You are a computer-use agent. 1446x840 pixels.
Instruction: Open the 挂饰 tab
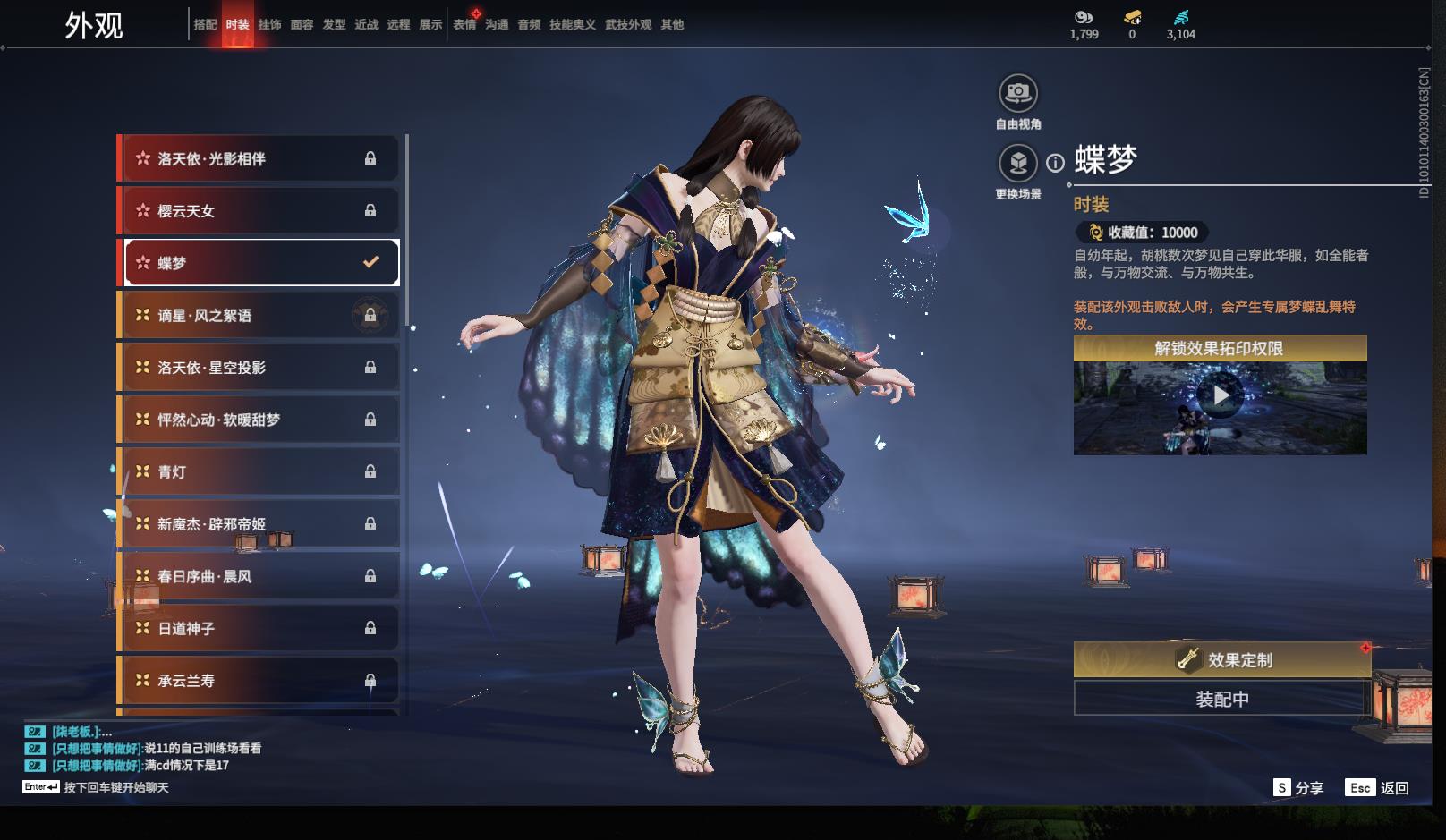(x=269, y=25)
